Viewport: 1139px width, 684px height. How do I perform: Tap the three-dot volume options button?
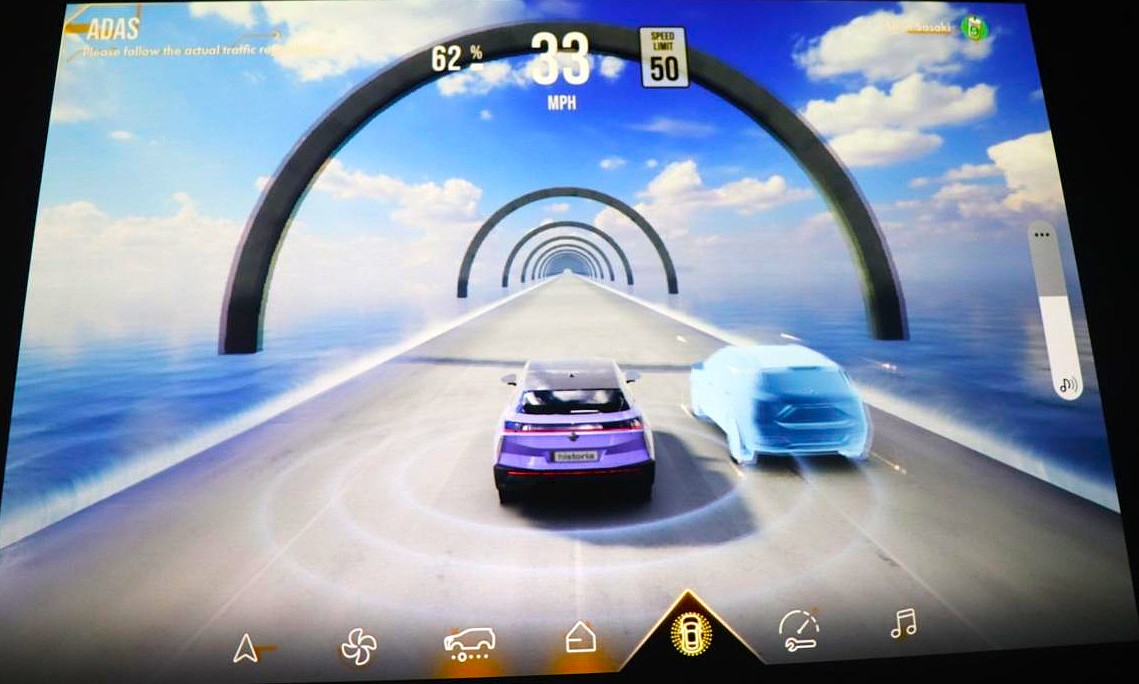tap(1045, 235)
